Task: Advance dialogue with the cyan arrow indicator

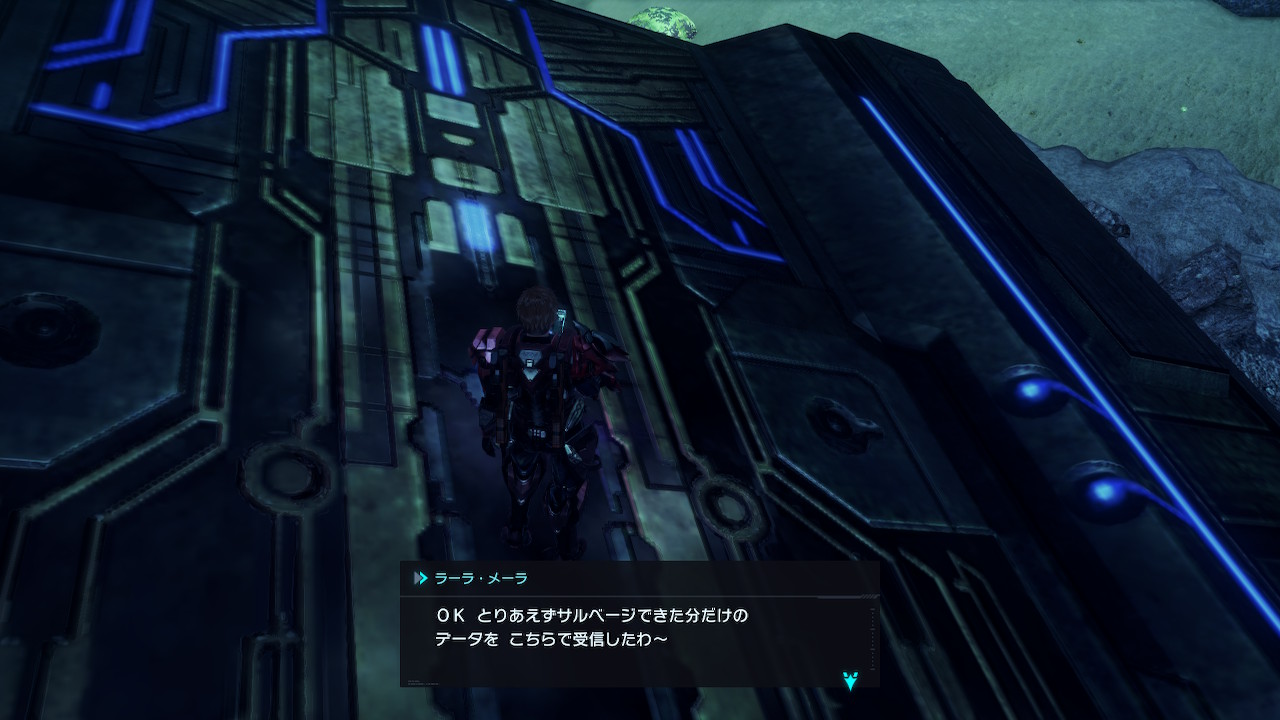Action: pyautogui.click(x=850, y=681)
